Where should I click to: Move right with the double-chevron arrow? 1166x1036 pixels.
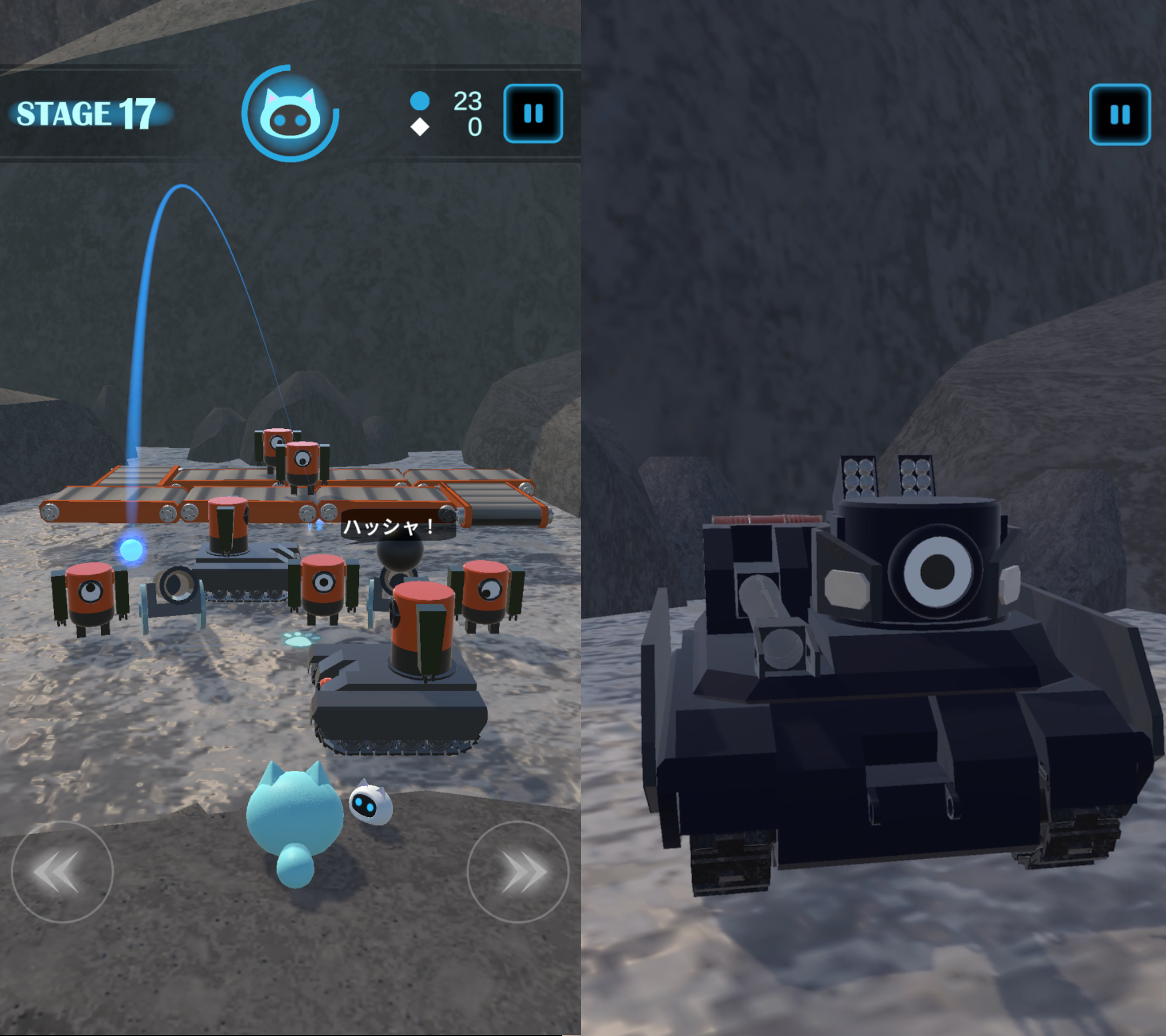[x=518, y=872]
